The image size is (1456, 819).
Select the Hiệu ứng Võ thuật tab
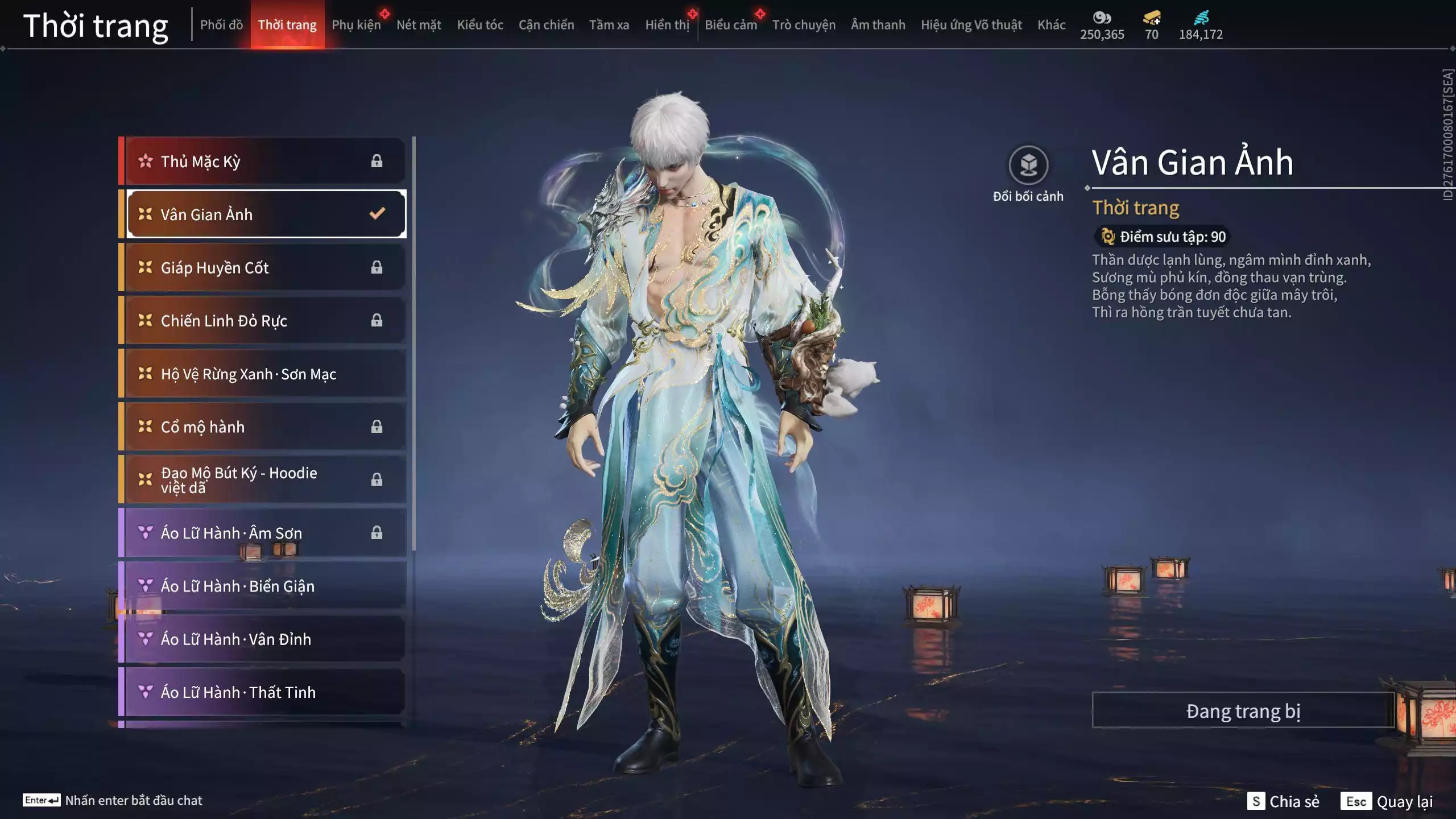(971, 25)
